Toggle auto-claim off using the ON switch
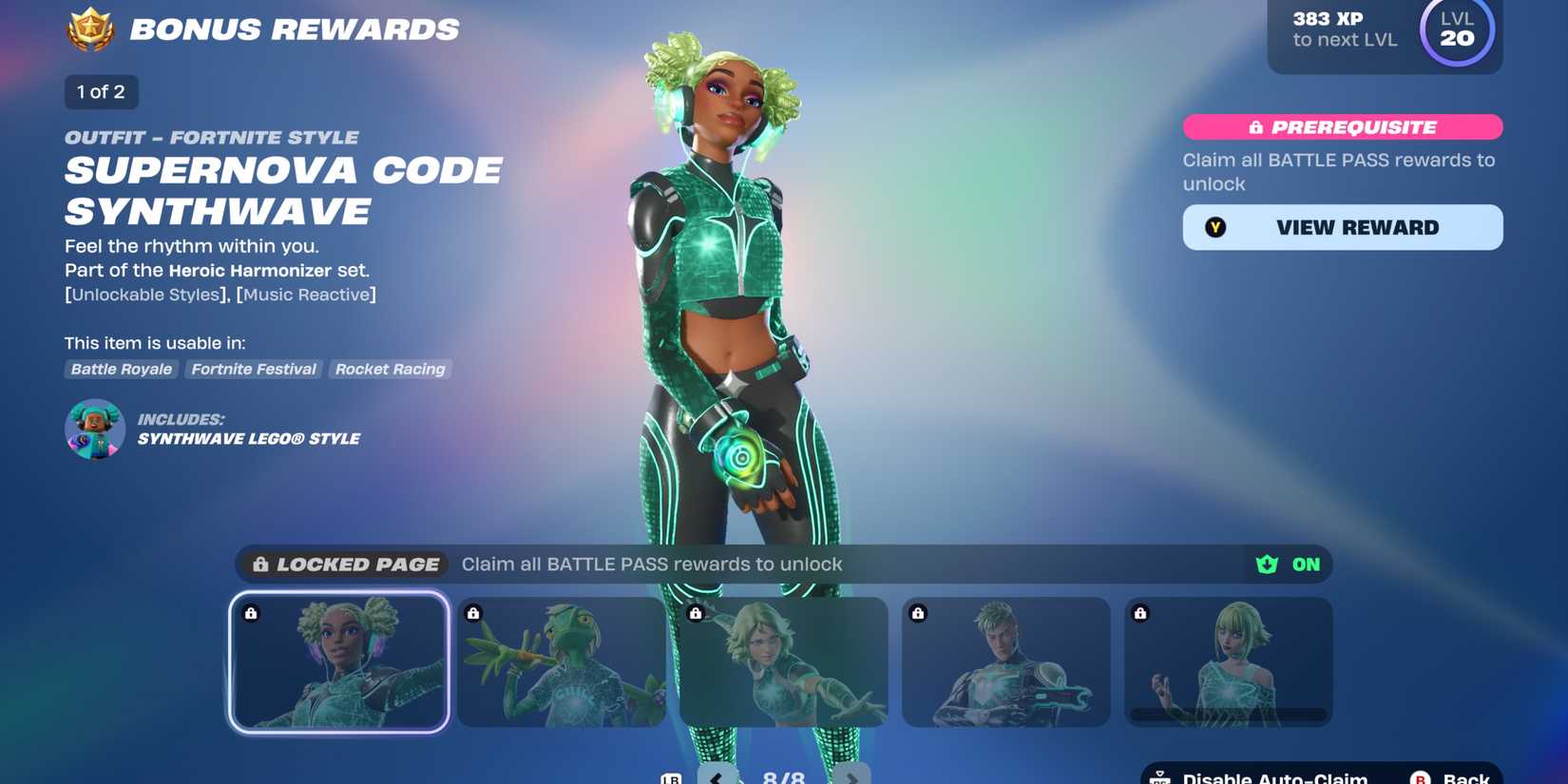This screenshot has width=1568, height=784. pyautogui.click(x=1288, y=564)
